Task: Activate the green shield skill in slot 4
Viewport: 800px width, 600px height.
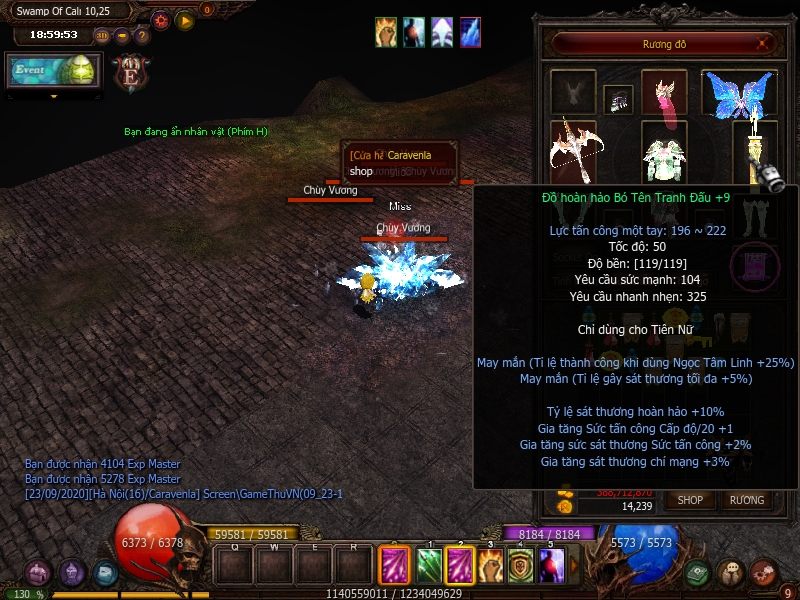Action: coord(520,566)
